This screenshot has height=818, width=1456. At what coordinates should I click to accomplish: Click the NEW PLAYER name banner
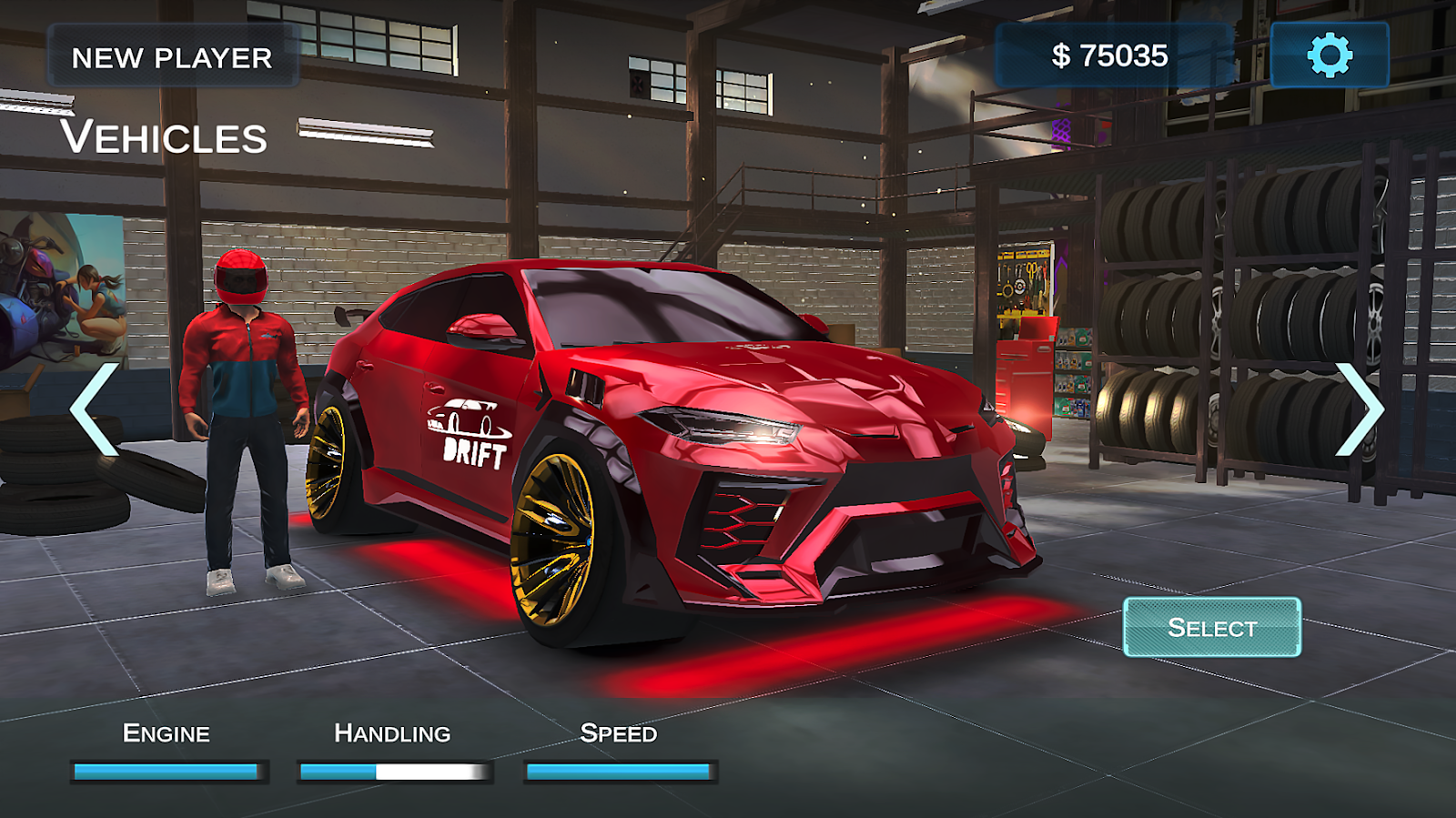click(x=173, y=58)
